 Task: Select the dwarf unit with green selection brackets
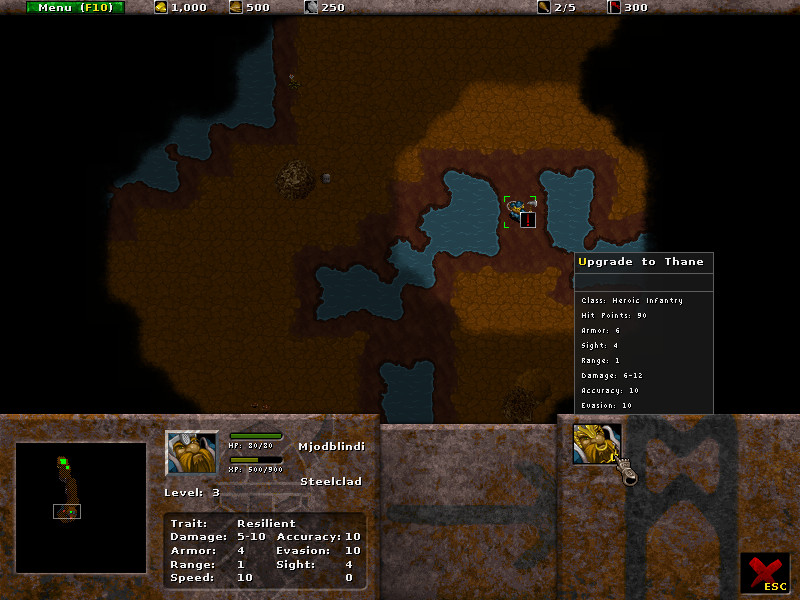point(515,210)
